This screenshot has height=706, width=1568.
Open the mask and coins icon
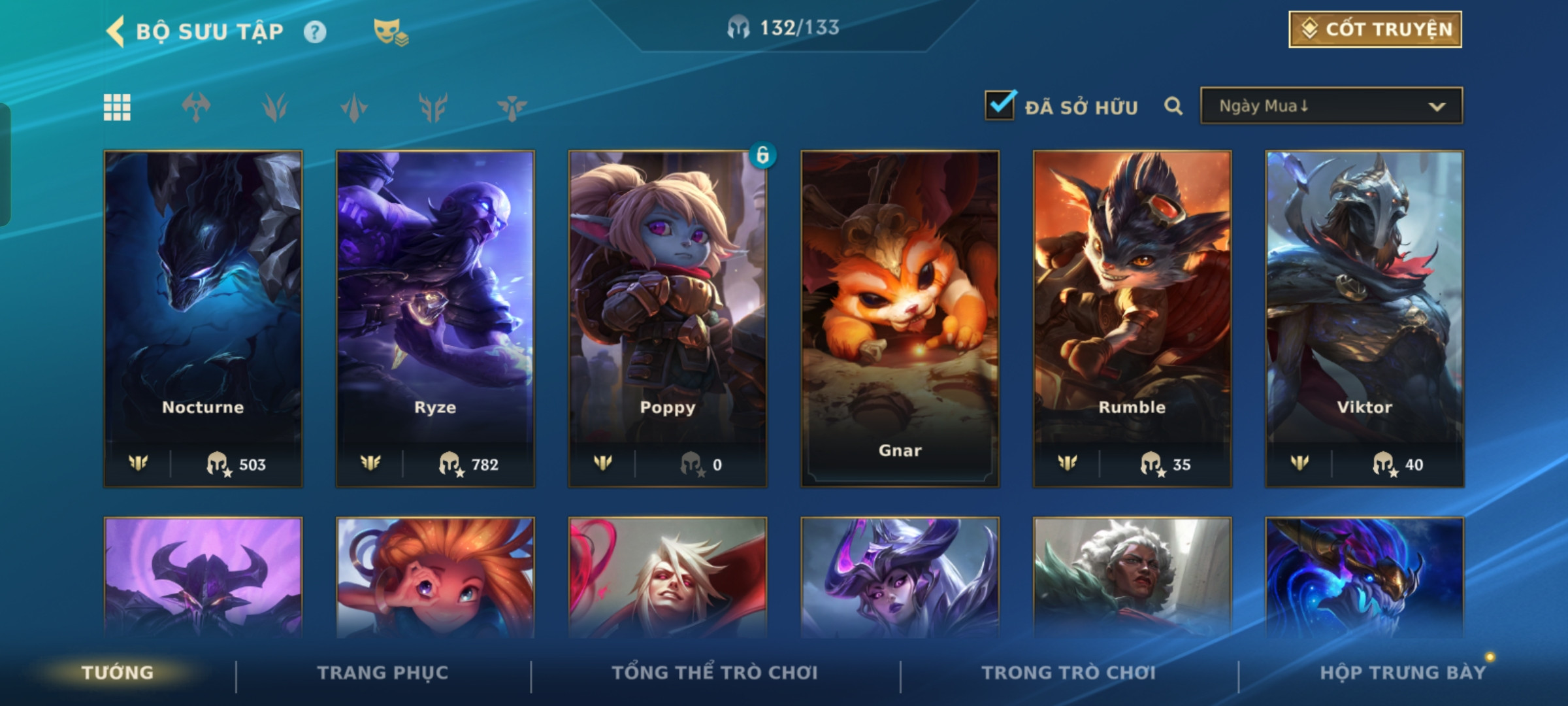pyautogui.click(x=390, y=32)
